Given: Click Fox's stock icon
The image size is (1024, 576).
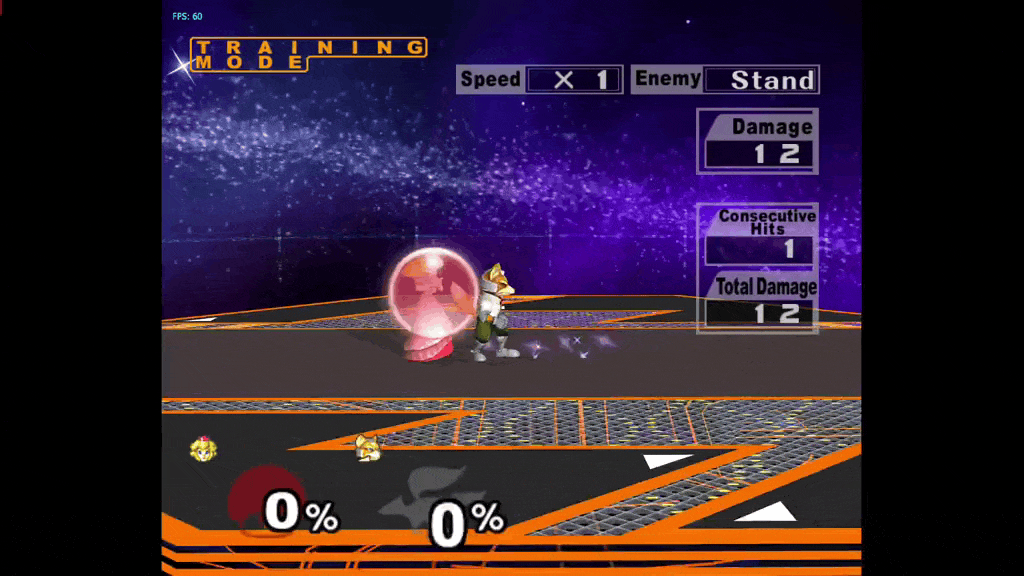Looking at the screenshot, I should 368,448.
